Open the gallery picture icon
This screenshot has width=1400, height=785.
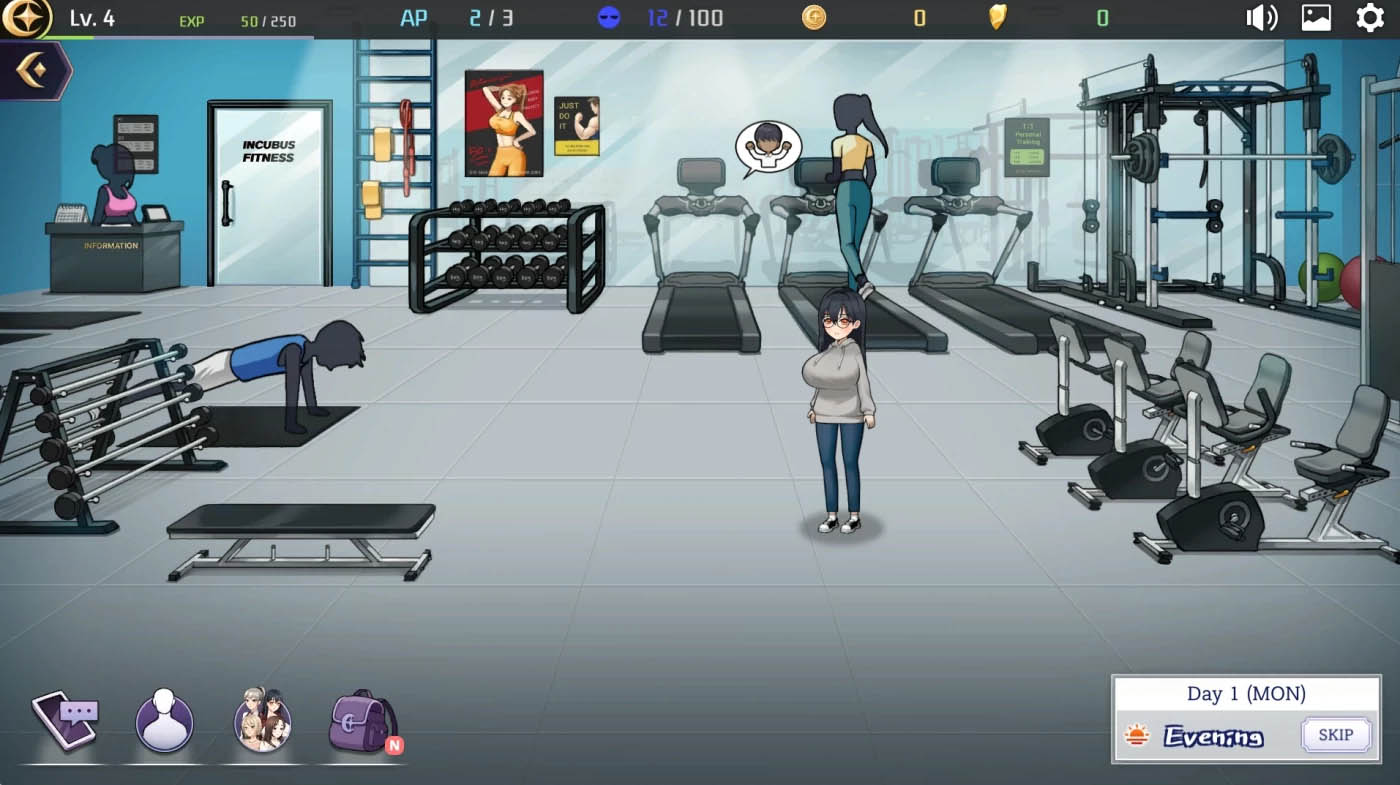point(1314,17)
